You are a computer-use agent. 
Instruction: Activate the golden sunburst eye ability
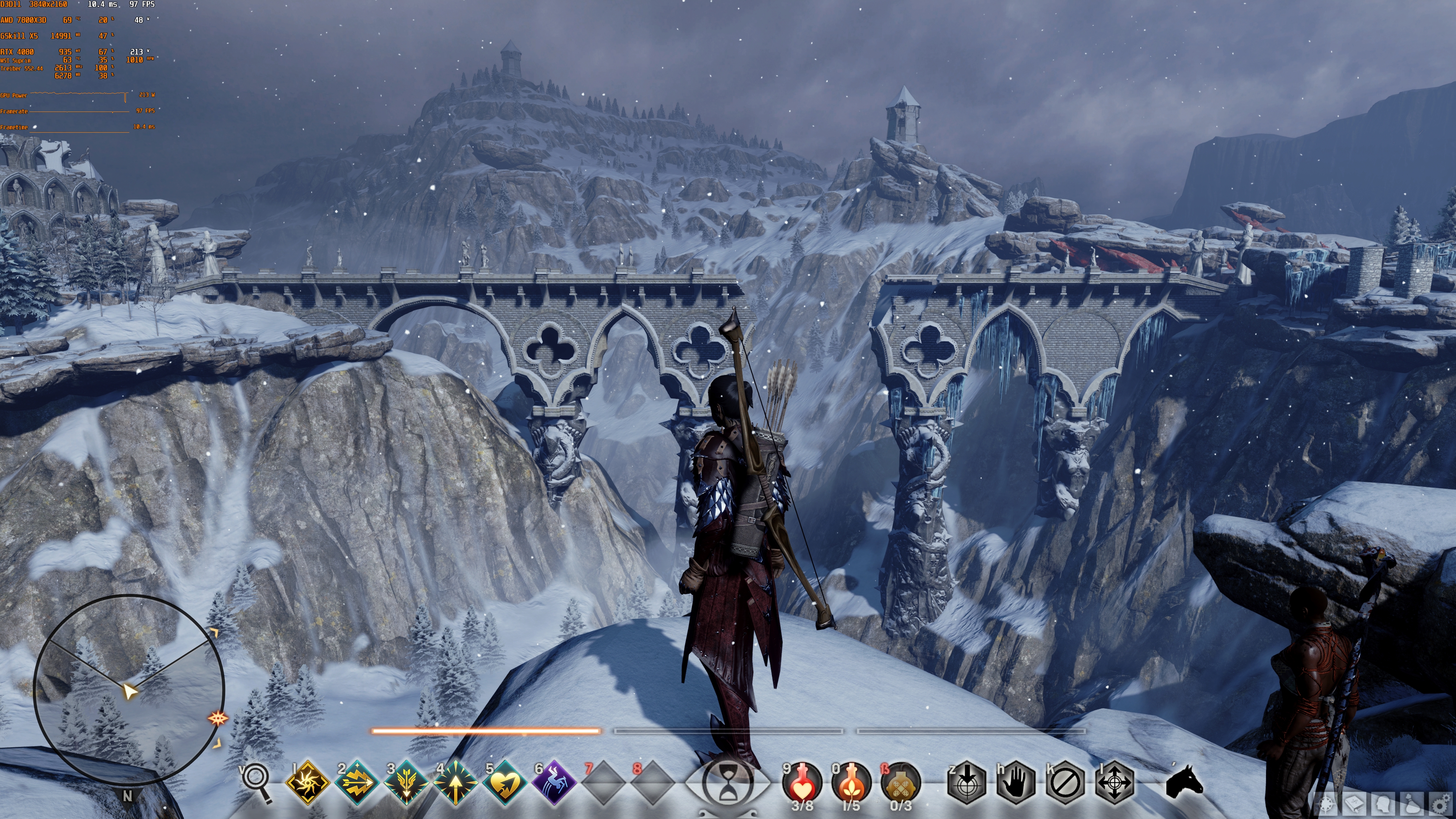coord(308,783)
